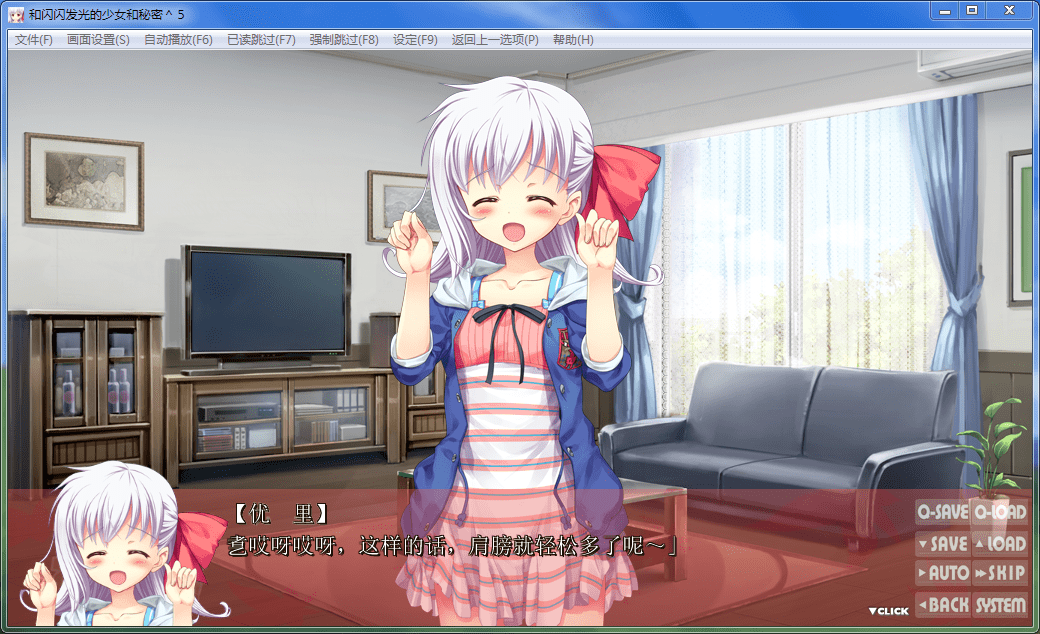Select 自动播放(F6) in the menu bar

pyautogui.click(x=178, y=40)
